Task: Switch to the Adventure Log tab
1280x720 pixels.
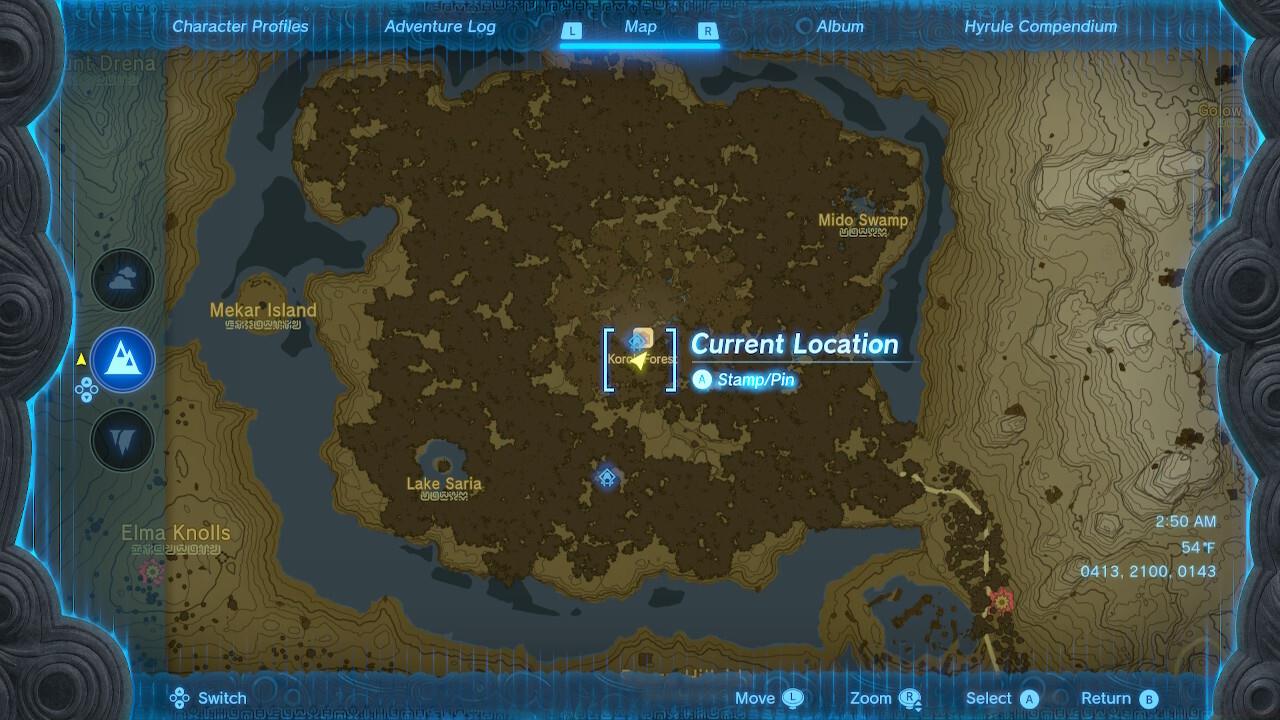Action: click(438, 27)
